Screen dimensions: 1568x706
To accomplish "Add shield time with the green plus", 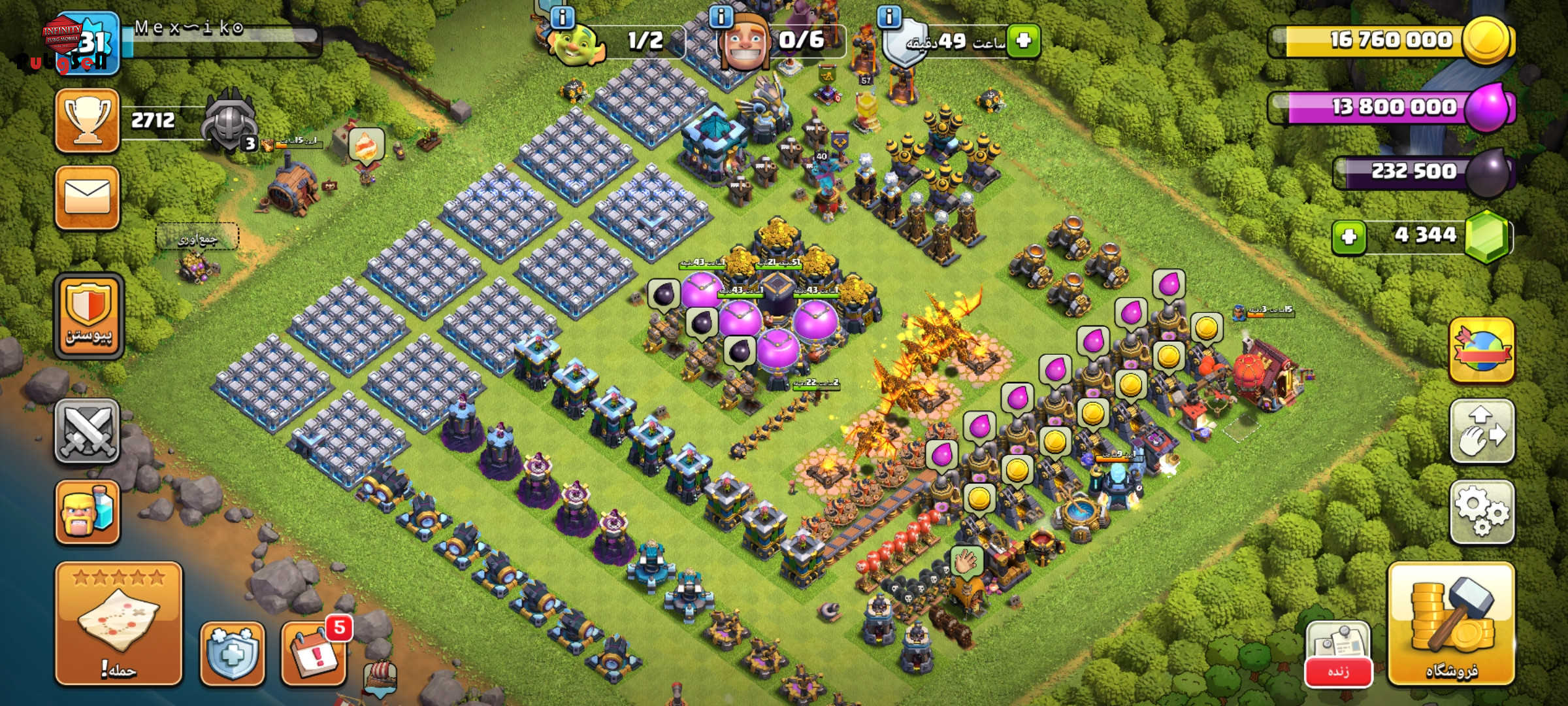I will pos(1023,41).
